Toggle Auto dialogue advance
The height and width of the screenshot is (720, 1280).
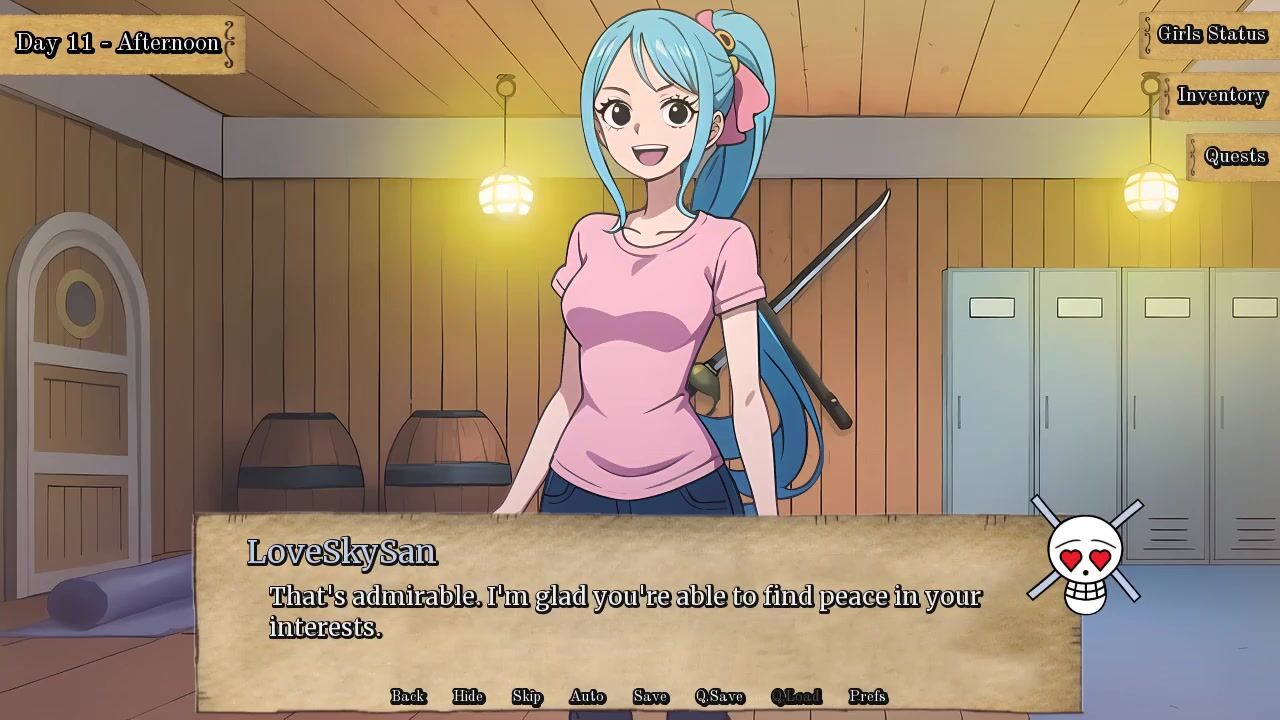click(587, 696)
